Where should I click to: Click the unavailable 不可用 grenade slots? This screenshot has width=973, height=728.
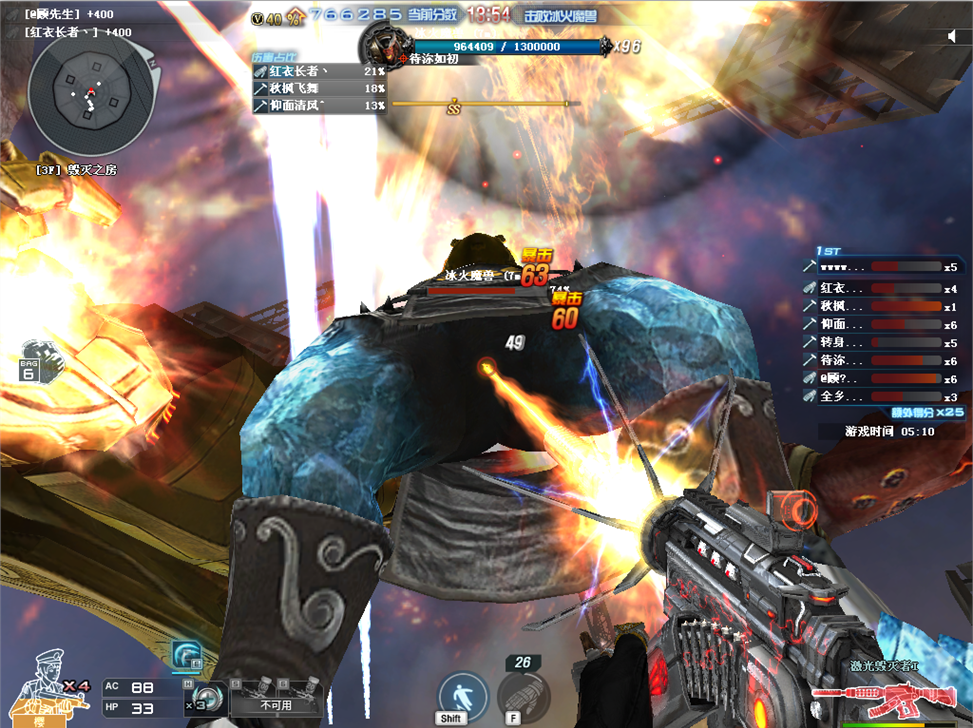tap(275, 697)
